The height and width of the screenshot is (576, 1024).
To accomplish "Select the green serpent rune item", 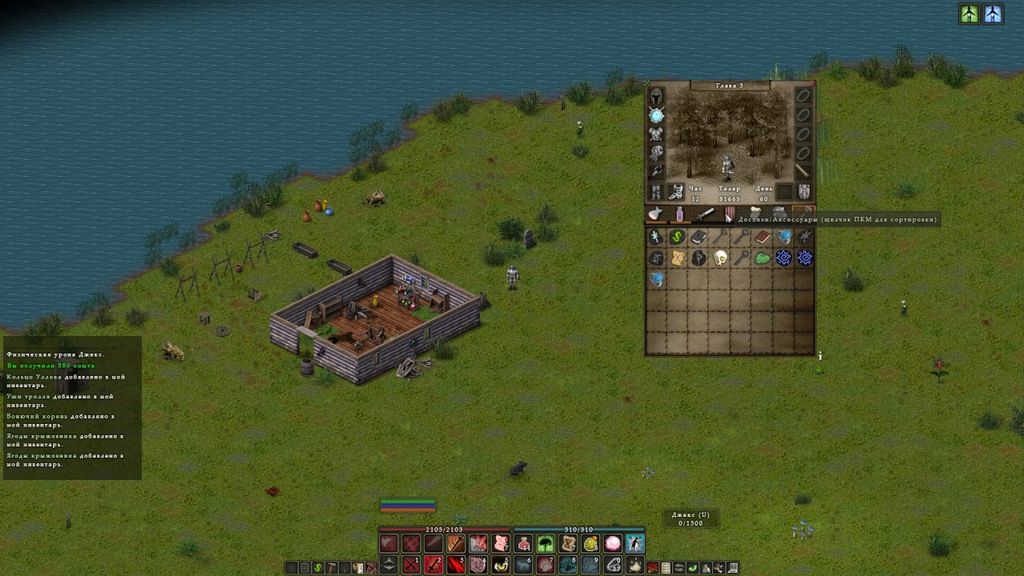I will point(677,237).
